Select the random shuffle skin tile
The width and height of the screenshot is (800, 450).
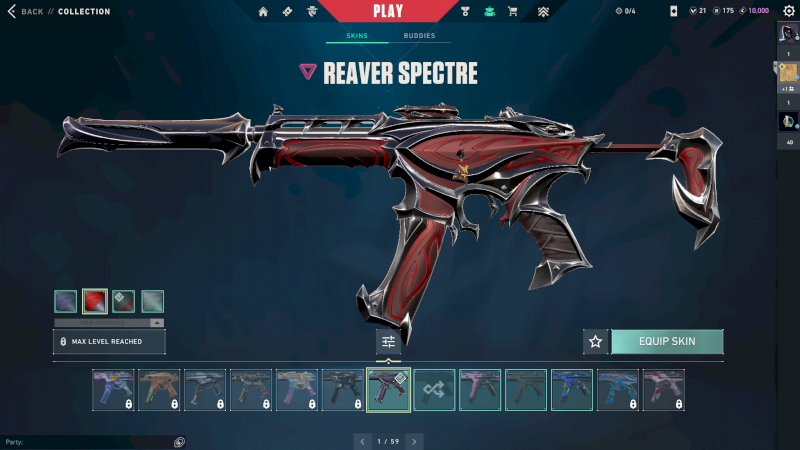point(435,390)
